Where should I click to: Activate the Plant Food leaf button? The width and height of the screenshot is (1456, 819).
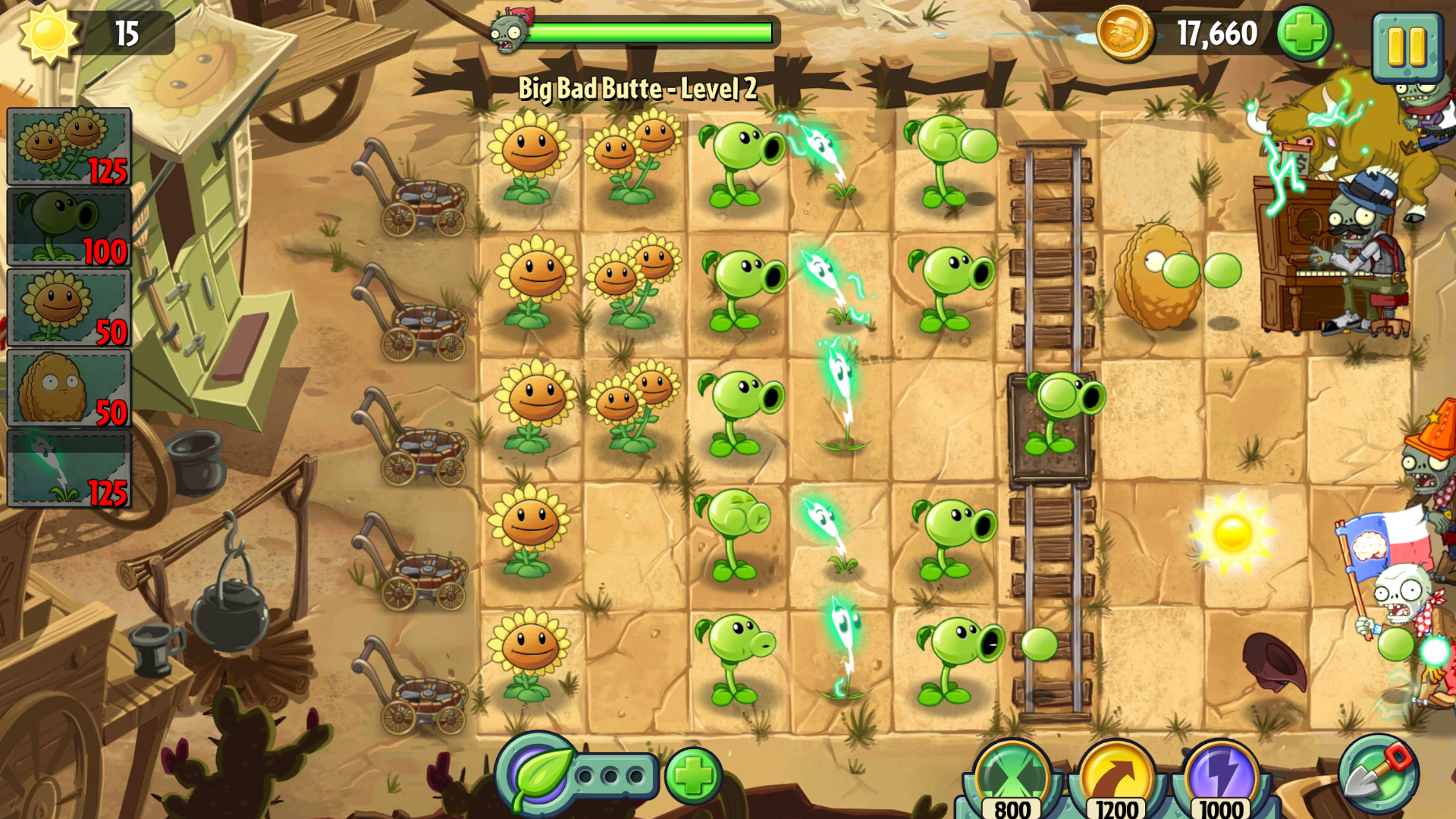[539, 775]
